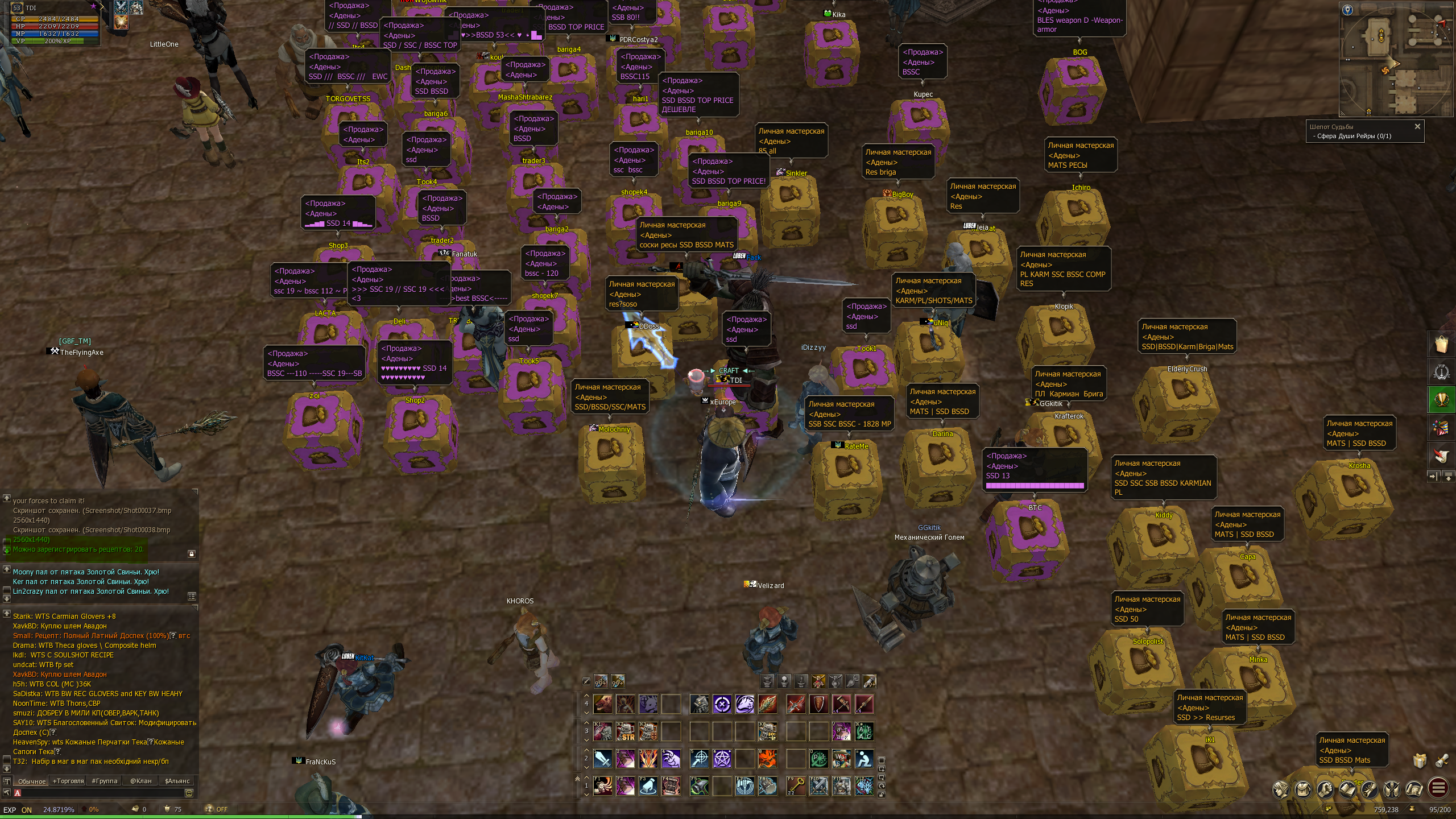This screenshot has height=819, width=1456.
Task: Click the smiley emoticon icon beside chat input
Action: [x=189, y=794]
